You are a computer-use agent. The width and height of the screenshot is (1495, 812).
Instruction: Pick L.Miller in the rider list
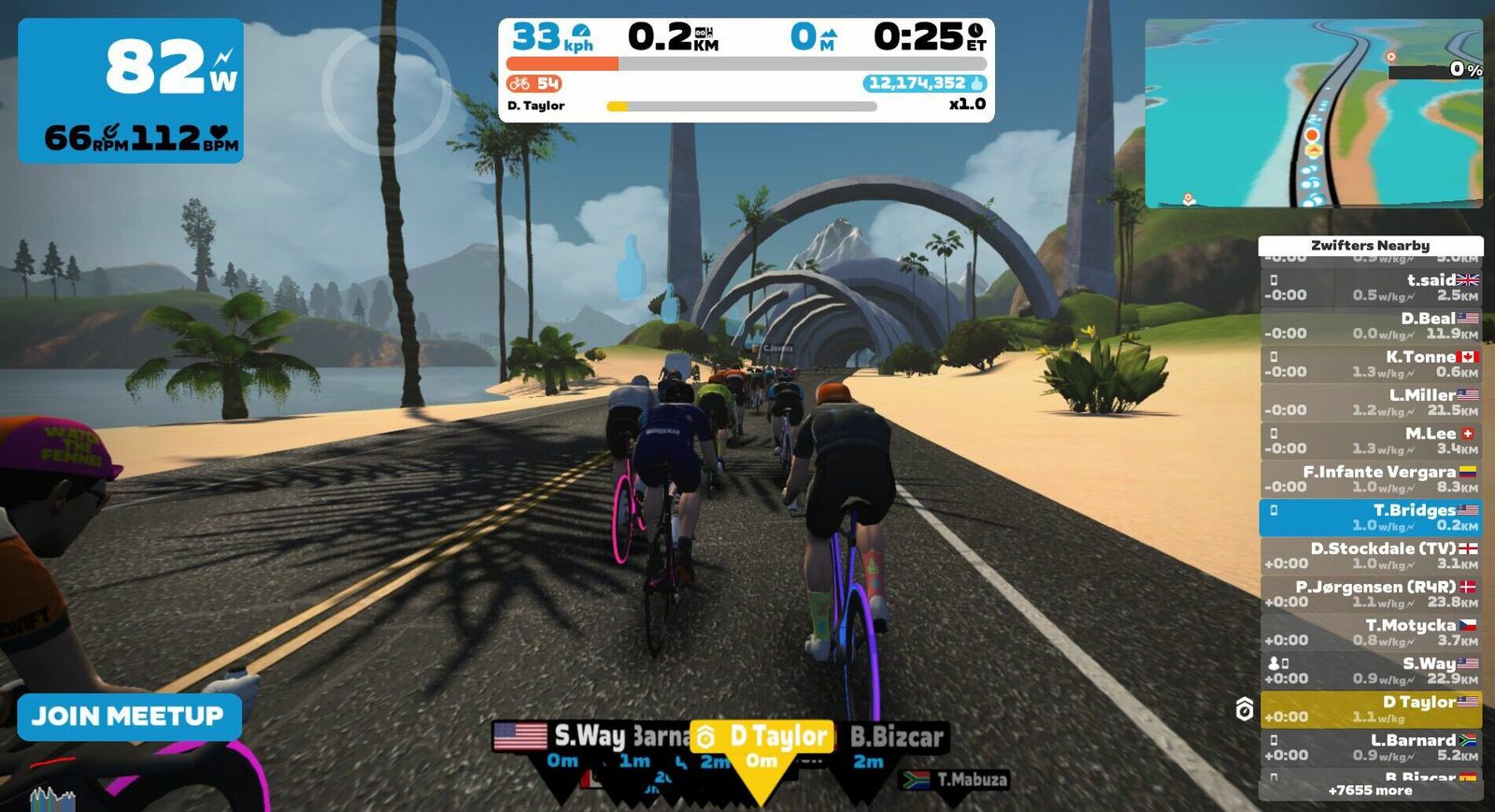[x=1370, y=402]
